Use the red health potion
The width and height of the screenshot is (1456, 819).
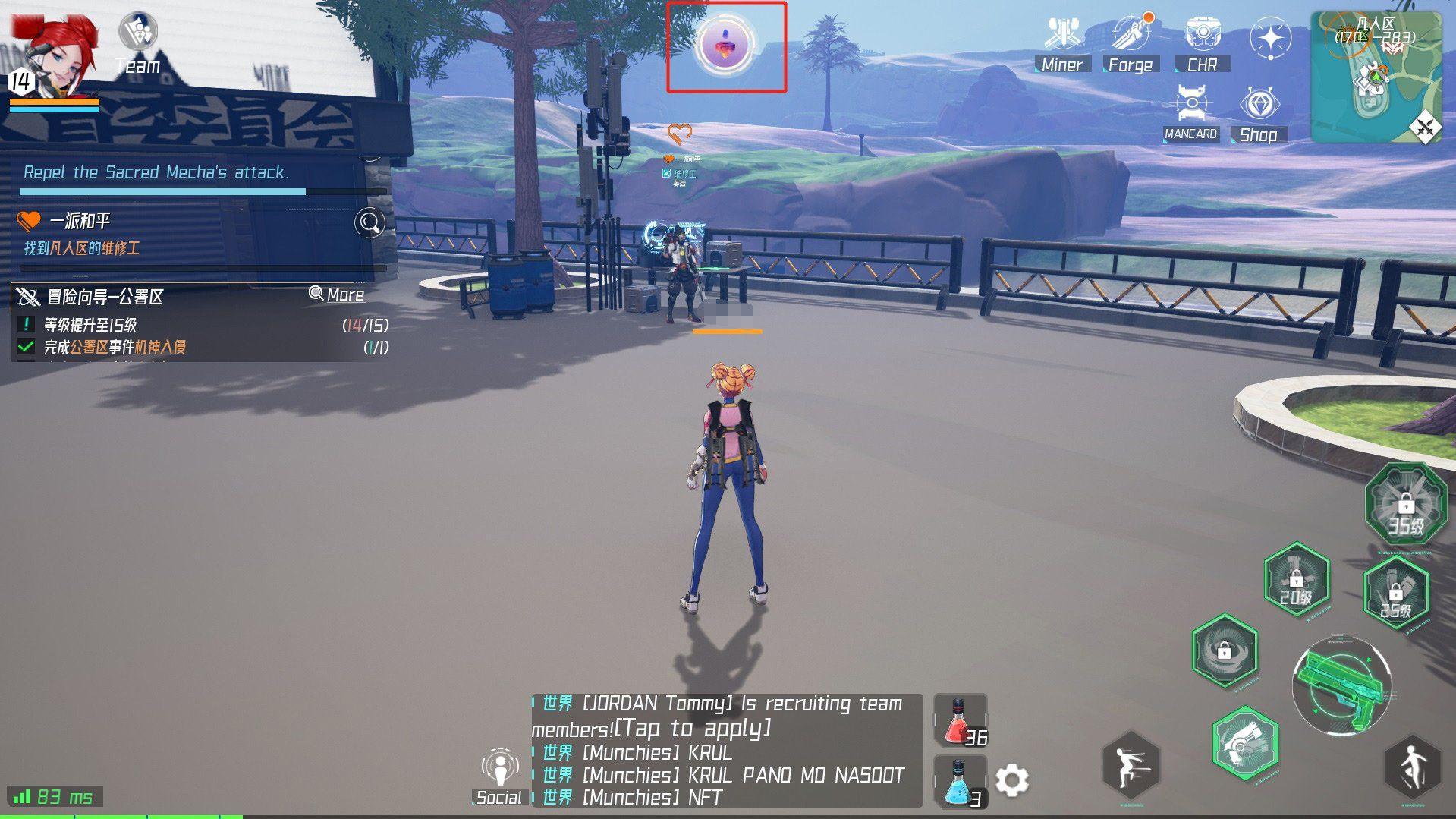click(x=960, y=720)
